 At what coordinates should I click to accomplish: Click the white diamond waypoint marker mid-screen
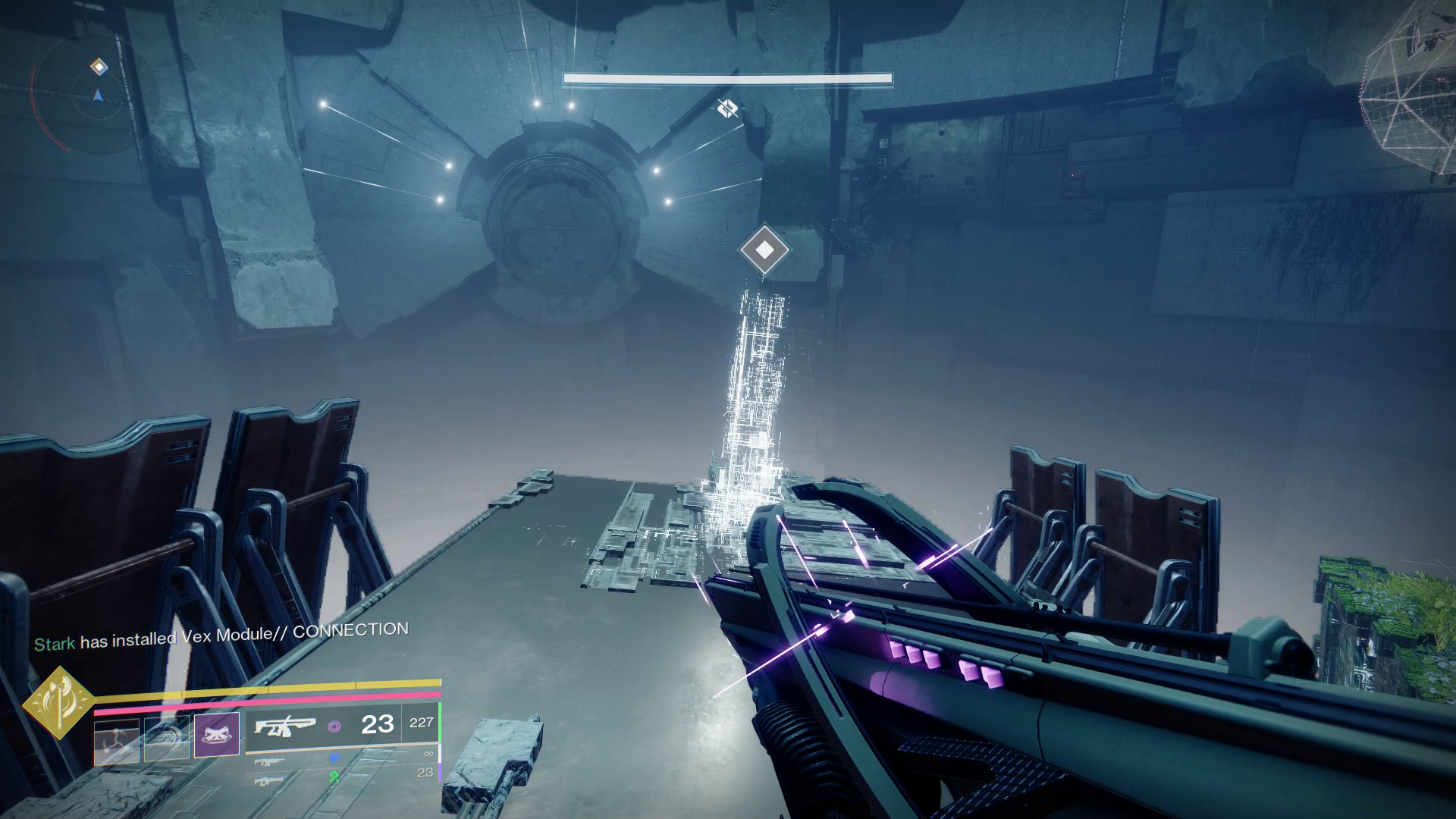click(x=765, y=250)
